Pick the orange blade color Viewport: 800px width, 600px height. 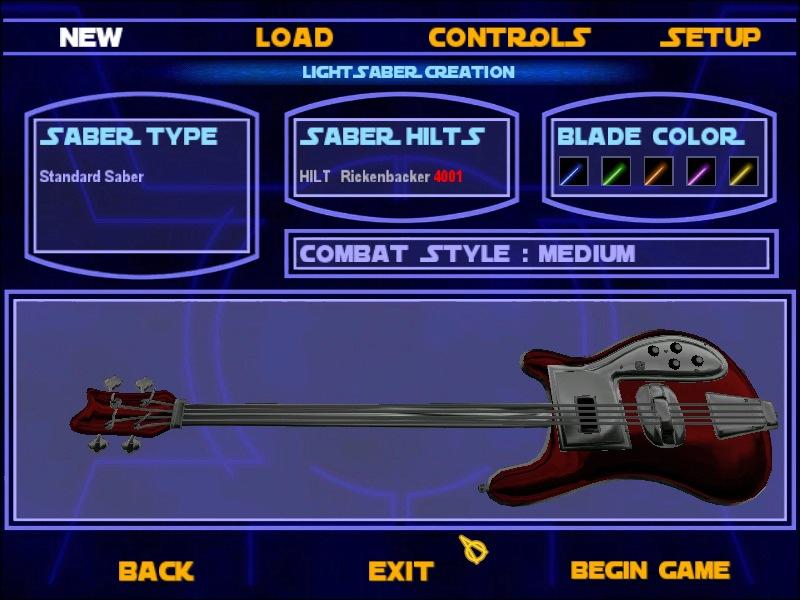tap(658, 172)
